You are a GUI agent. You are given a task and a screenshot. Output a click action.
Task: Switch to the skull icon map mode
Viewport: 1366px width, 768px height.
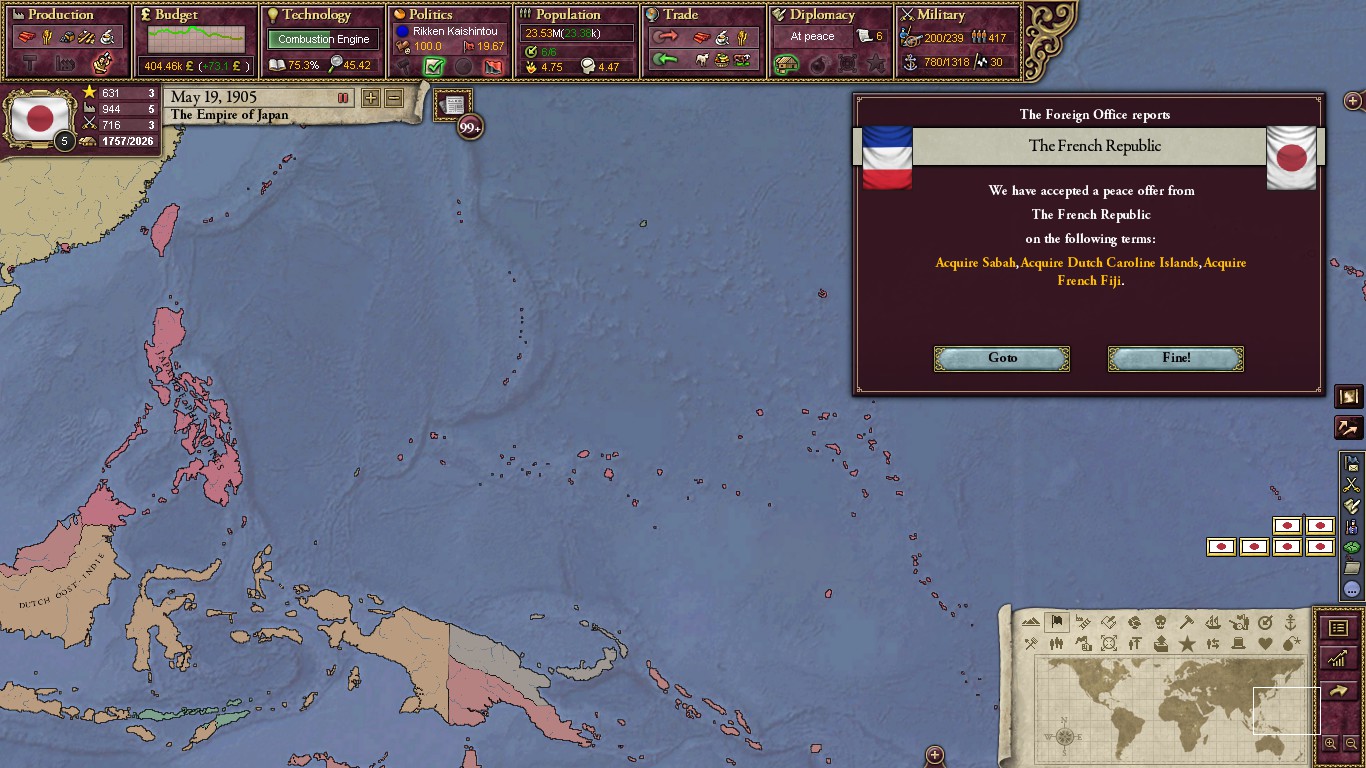point(1160,623)
